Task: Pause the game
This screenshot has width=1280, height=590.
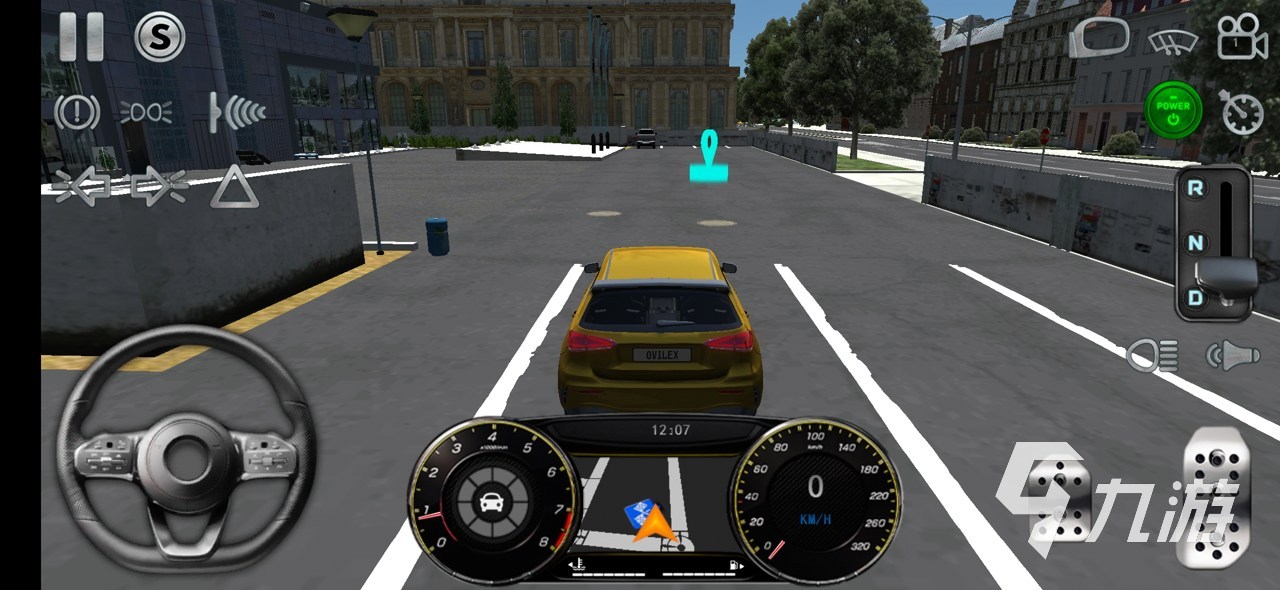Action: pyautogui.click(x=81, y=37)
